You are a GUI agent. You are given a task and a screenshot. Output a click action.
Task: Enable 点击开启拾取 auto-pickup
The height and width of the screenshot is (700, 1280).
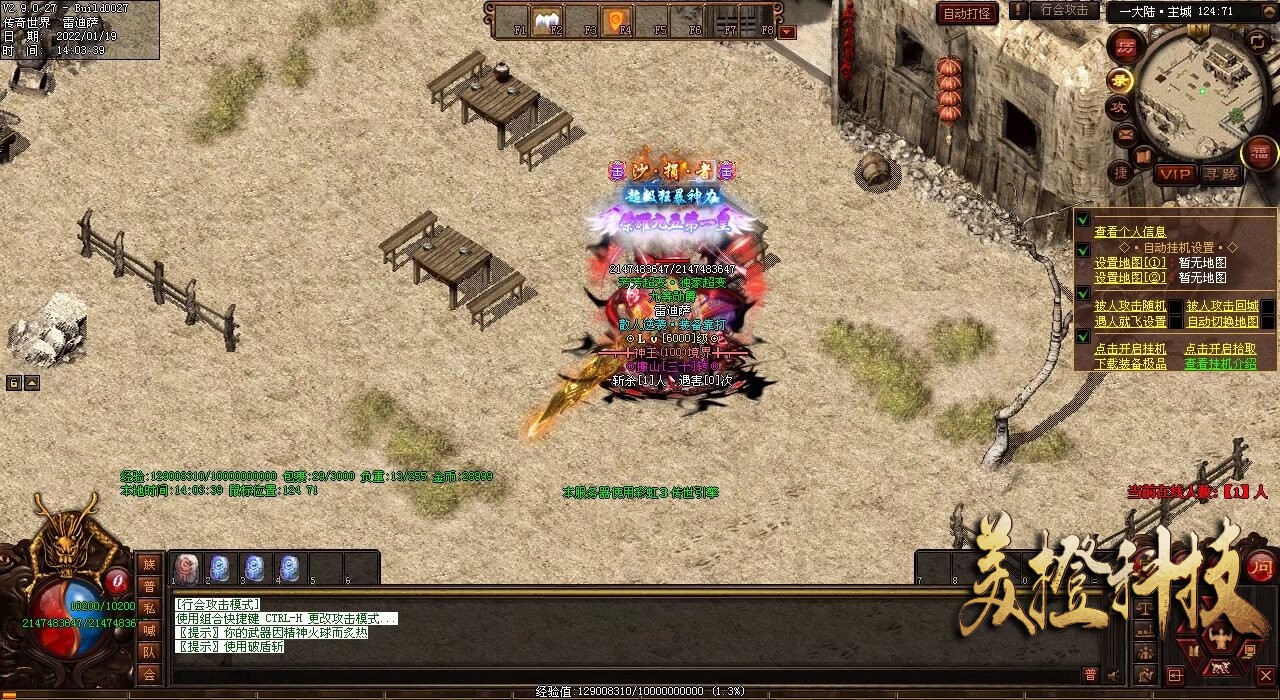[1220, 349]
